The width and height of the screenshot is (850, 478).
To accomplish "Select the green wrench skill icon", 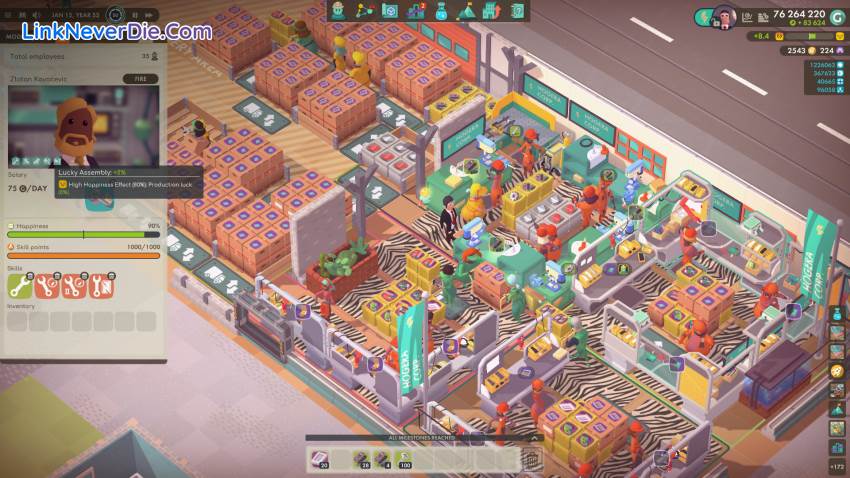I will (x=19, y=287).
